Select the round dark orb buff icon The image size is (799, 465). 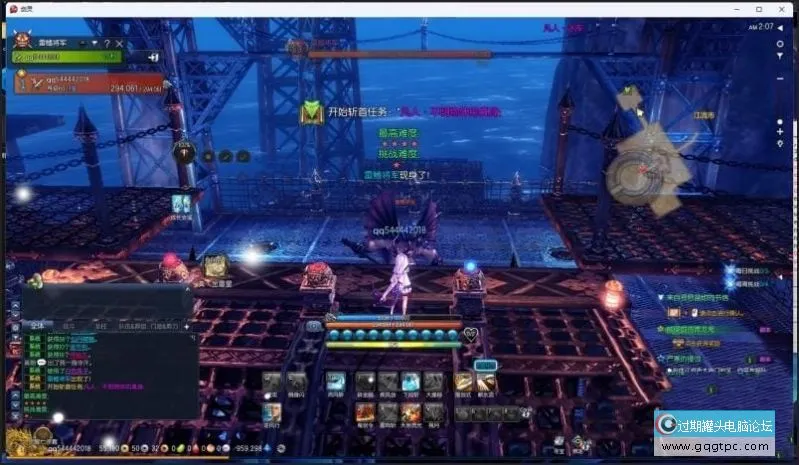pos(182,152)
